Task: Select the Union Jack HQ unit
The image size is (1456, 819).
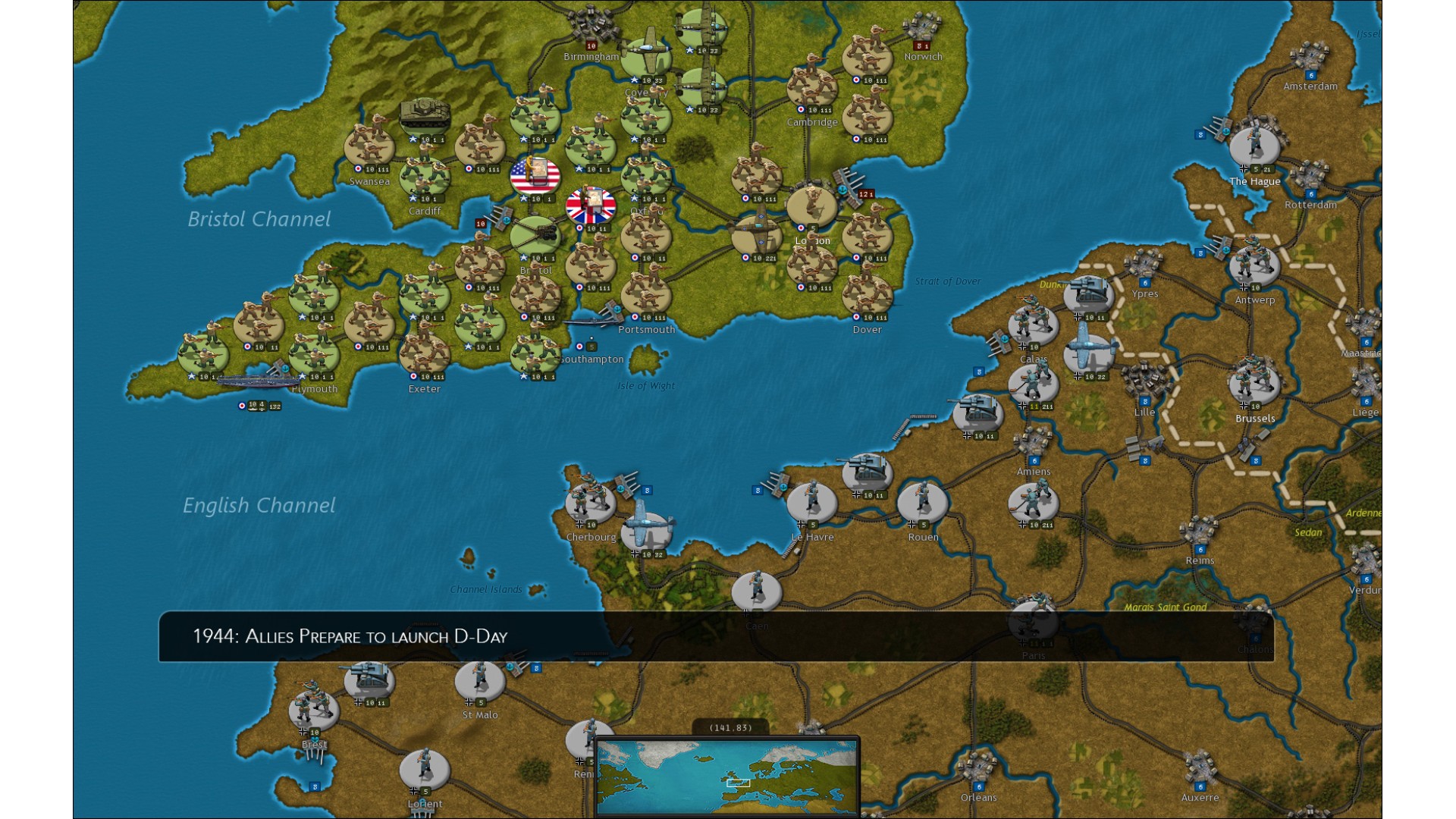Action: (591, 206)
